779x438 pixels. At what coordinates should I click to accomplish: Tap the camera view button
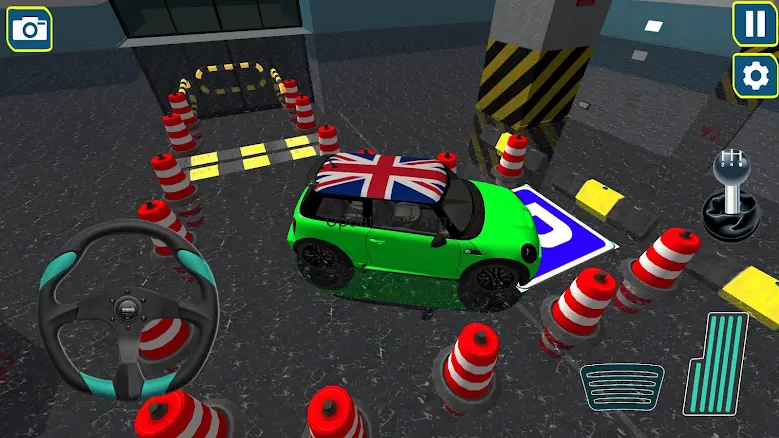coord(30,29)
